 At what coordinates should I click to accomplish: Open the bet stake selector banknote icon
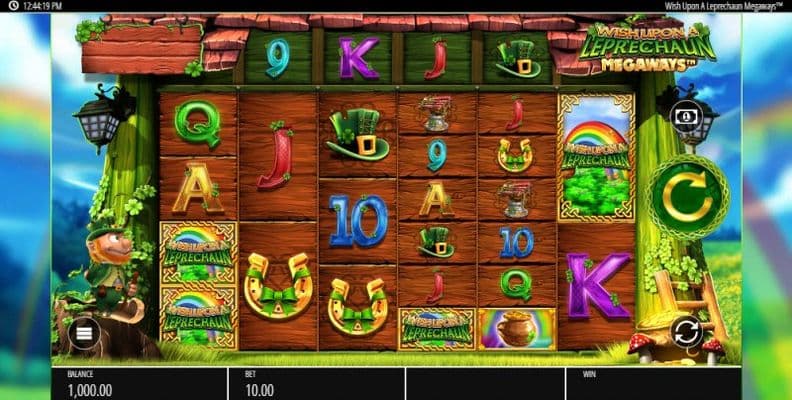click(686, 116)
